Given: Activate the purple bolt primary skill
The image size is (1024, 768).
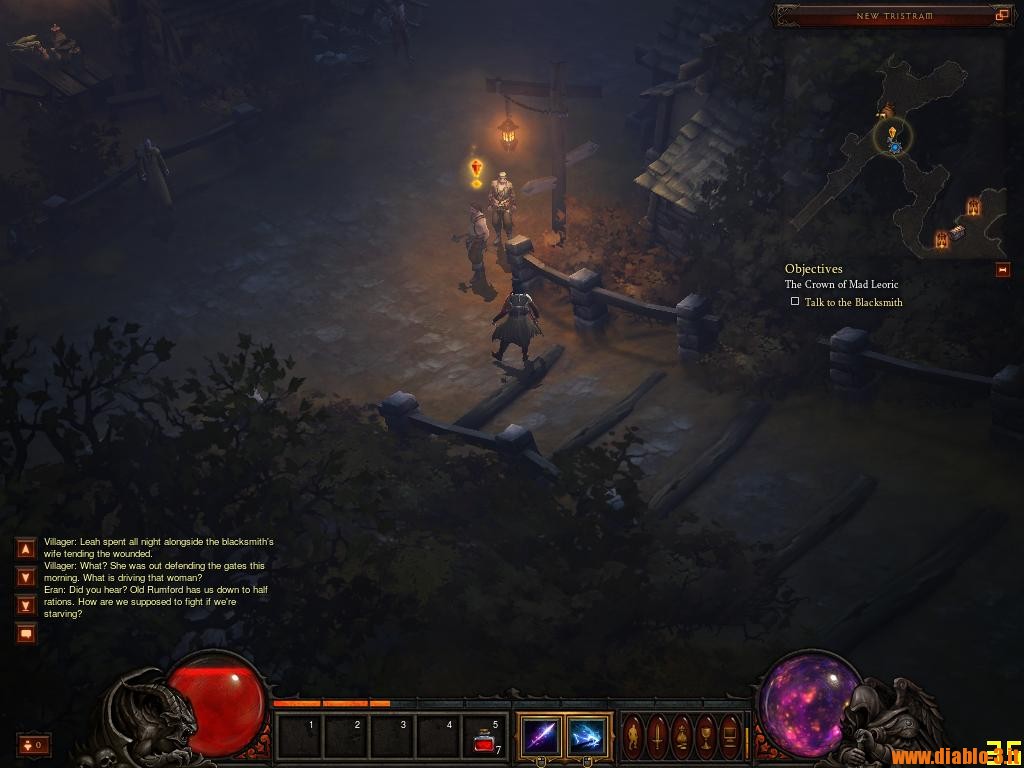Looking at the screenshot, I should (541, 738).
